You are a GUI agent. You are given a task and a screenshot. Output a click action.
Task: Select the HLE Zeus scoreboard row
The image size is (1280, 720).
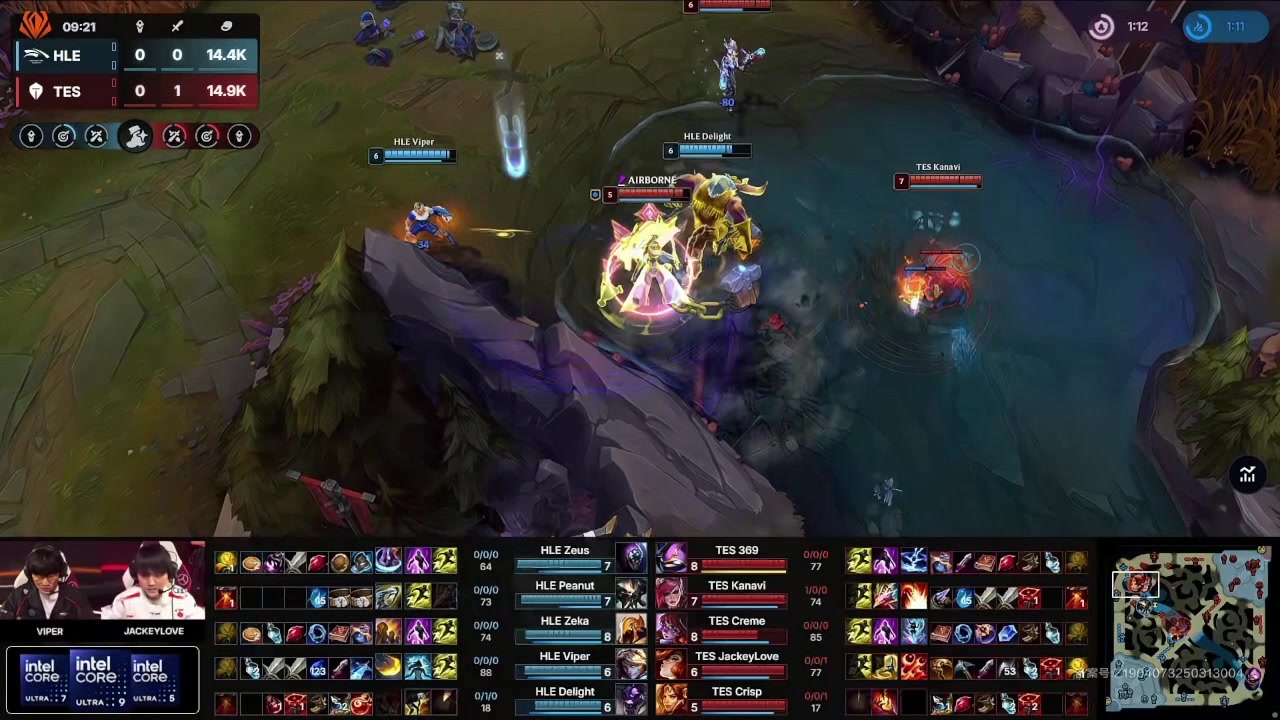coord(564,557)
